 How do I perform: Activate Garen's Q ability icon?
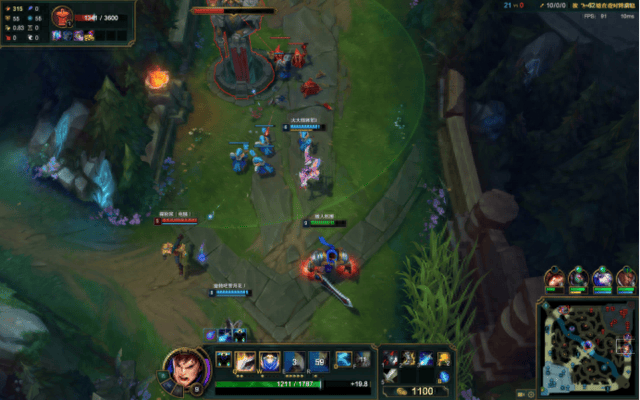pos(245,361)
